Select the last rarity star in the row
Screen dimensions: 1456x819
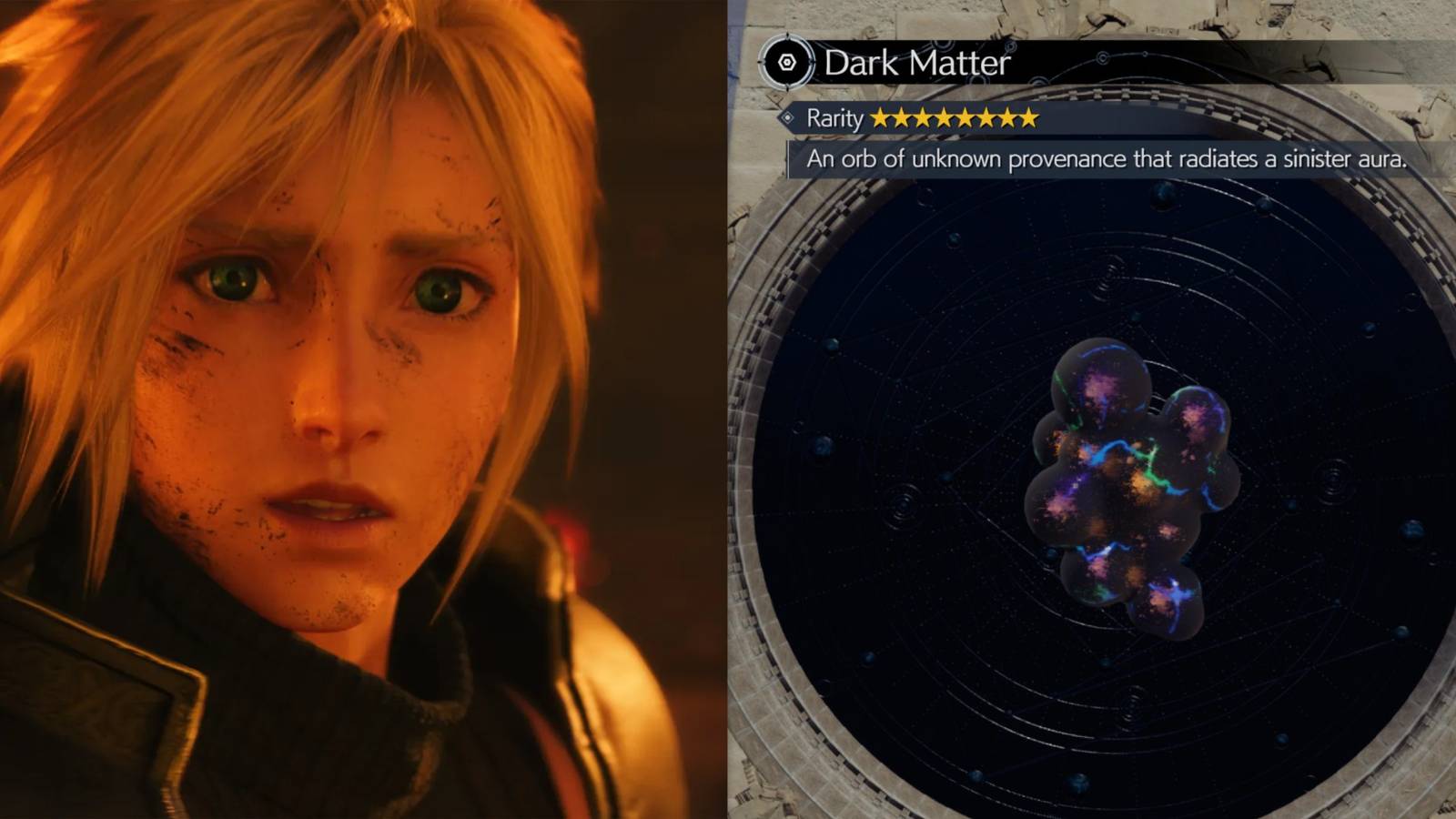point(1028,118)
